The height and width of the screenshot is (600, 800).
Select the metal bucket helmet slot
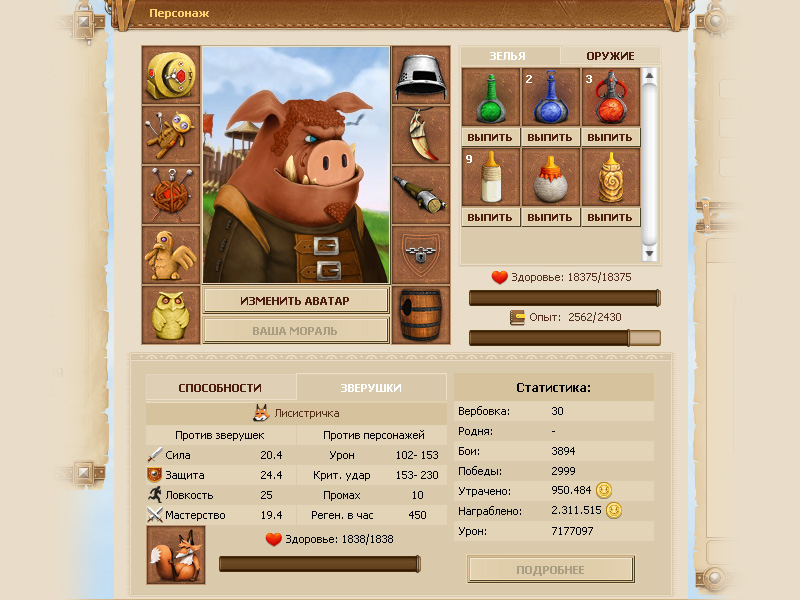click(421, 75)
